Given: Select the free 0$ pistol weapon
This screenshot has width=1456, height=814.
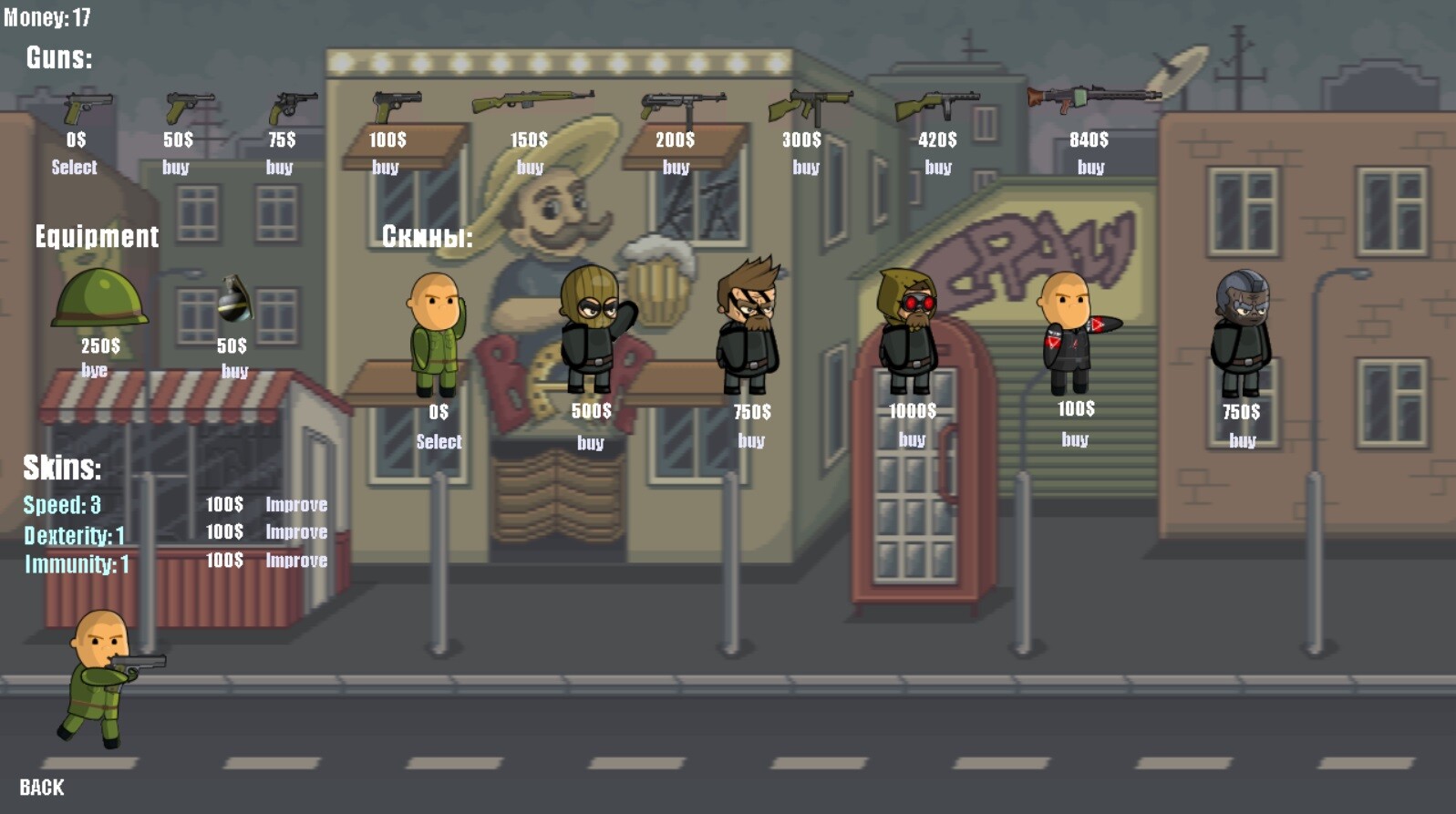Looking at the screenshot, I should pyautogui.click(x=75, y=167).
